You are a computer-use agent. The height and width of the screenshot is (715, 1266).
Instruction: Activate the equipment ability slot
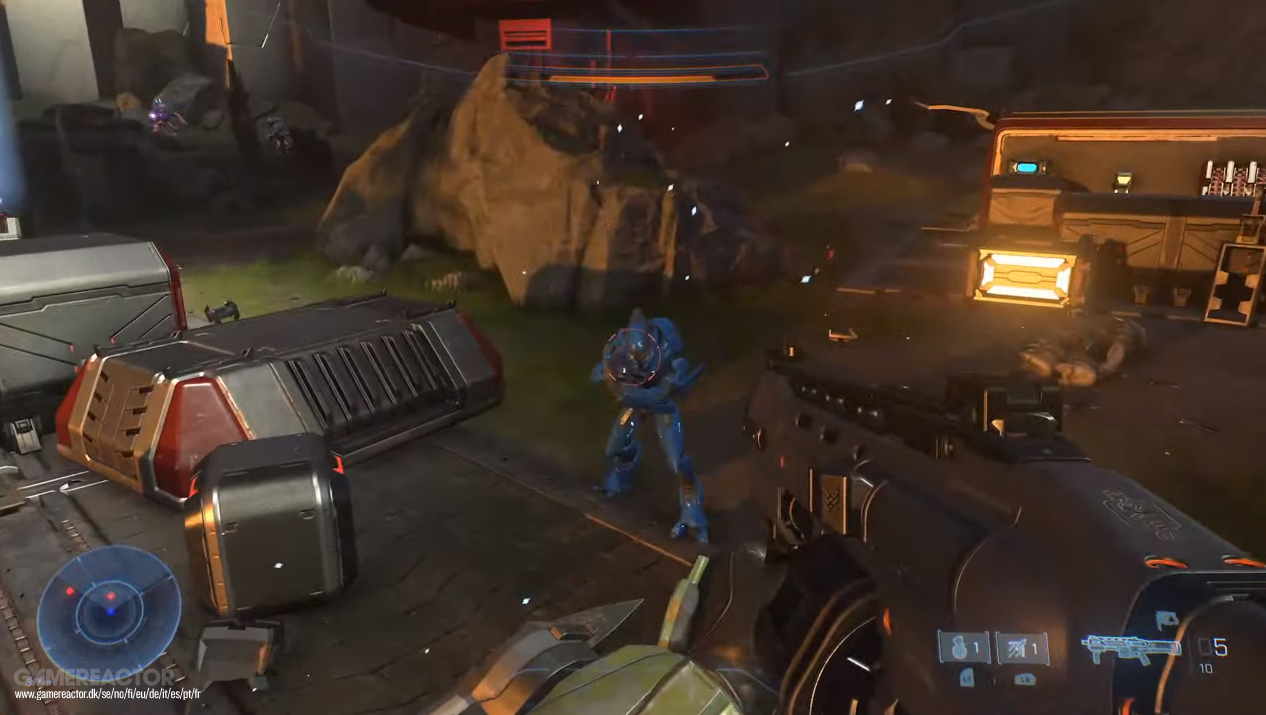(1022, 648)
